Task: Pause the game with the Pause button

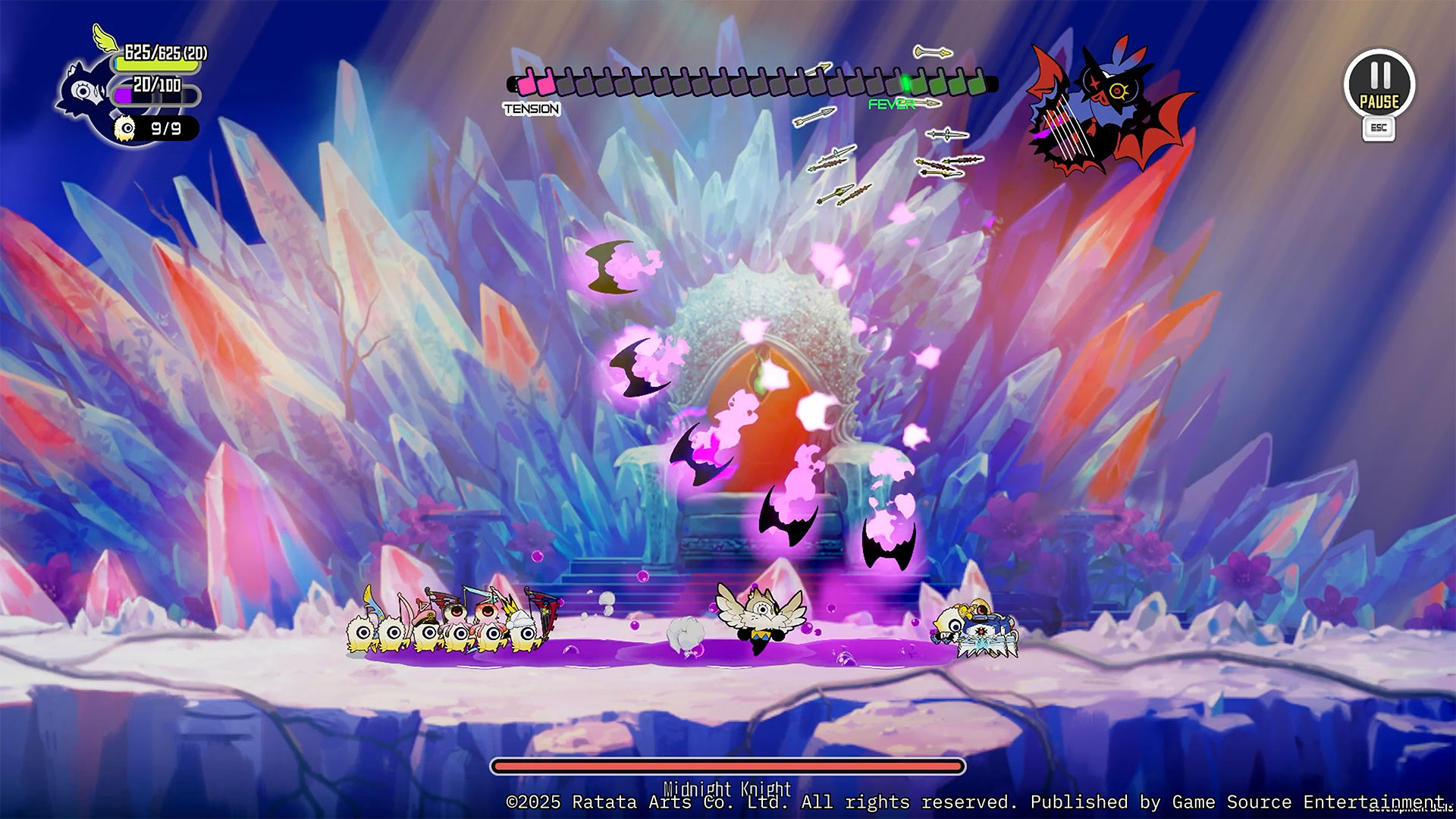Action: coord(1379,85)
